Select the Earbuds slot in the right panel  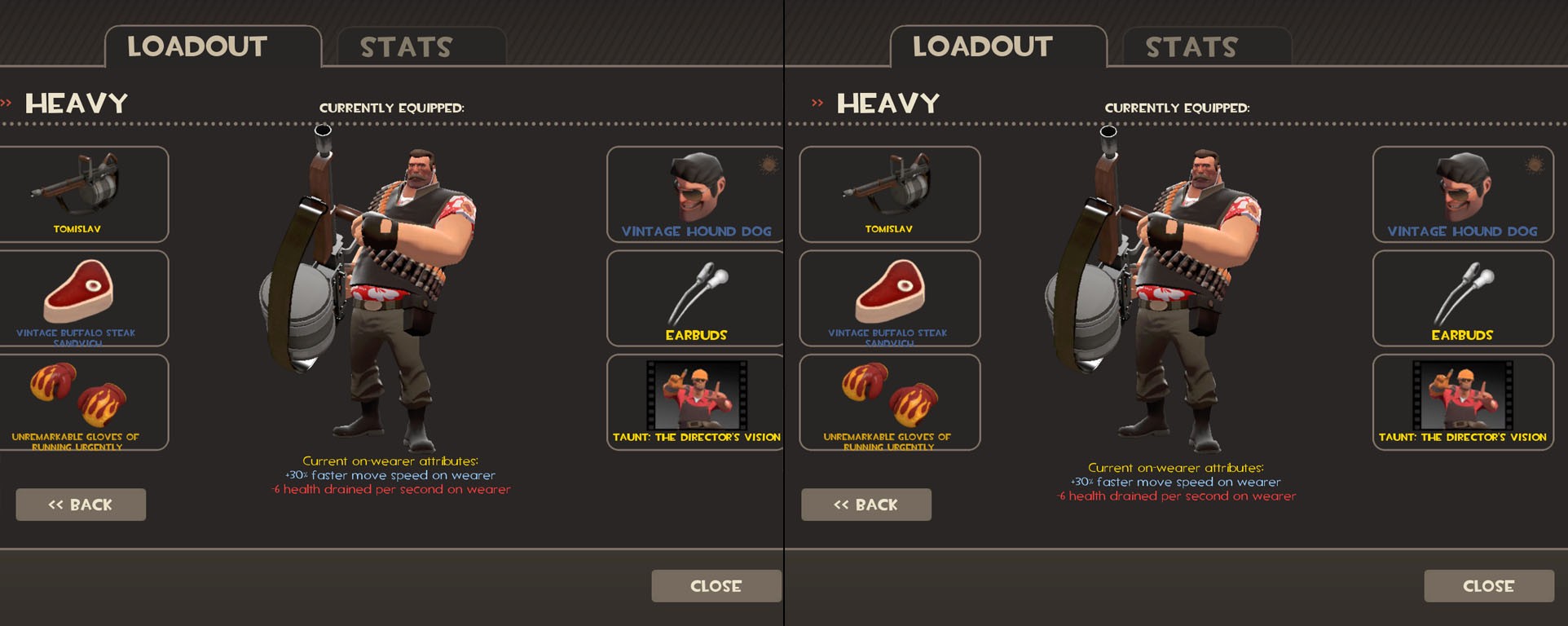point(1461,298)
